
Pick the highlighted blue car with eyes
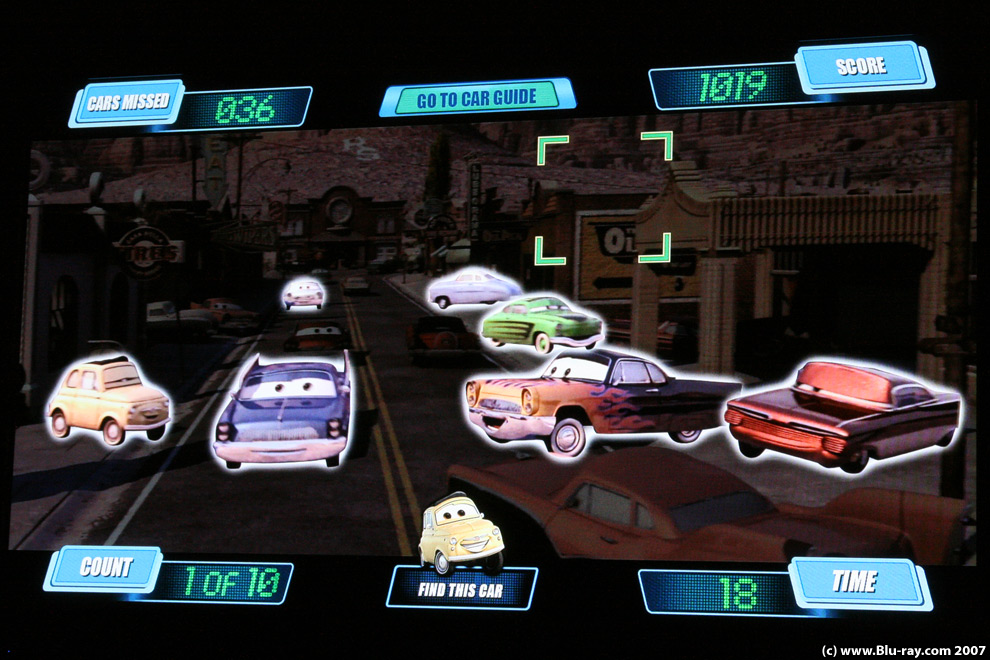point(283,411)
